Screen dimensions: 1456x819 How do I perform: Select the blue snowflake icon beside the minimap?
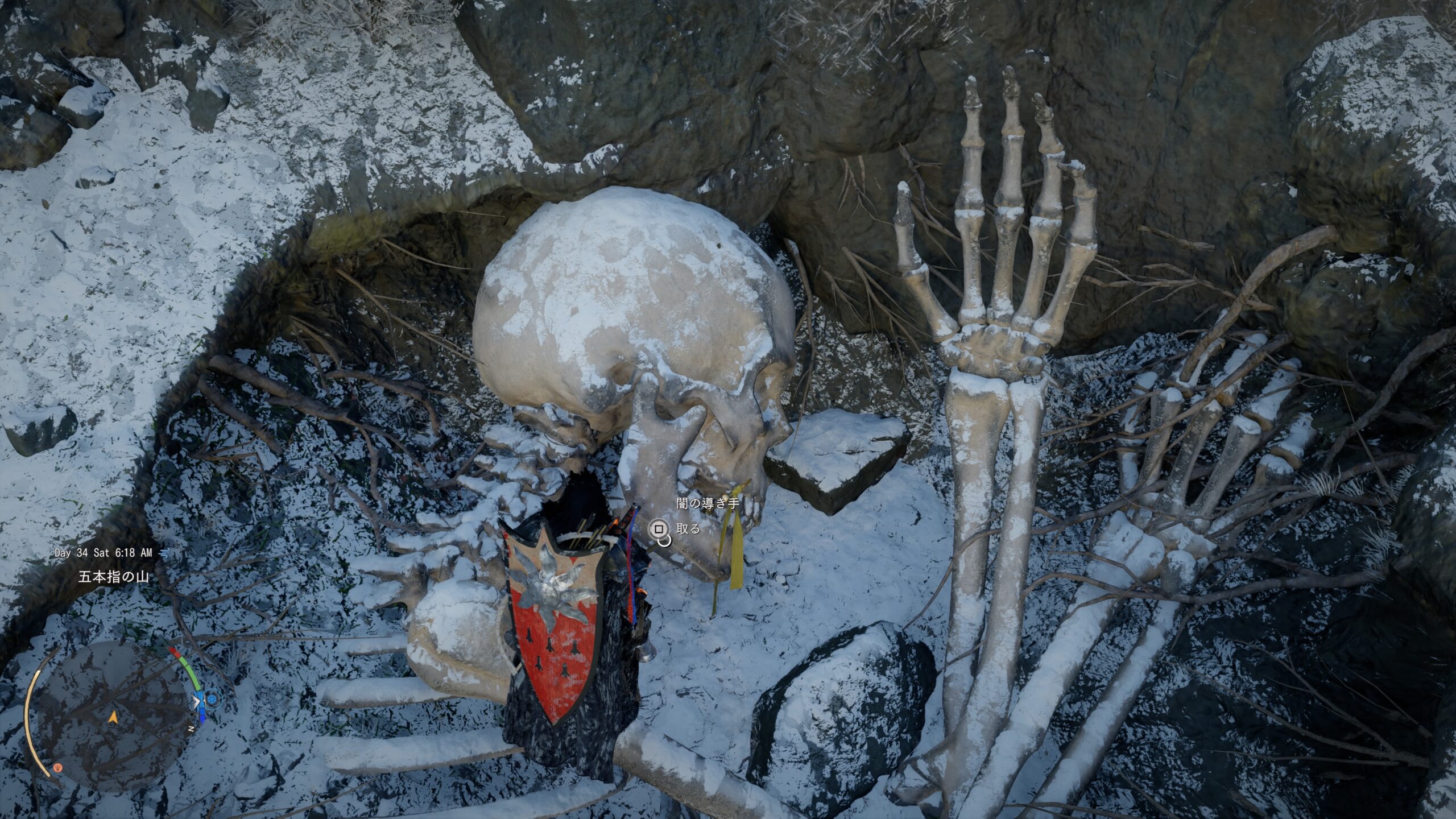coord(212,697)
